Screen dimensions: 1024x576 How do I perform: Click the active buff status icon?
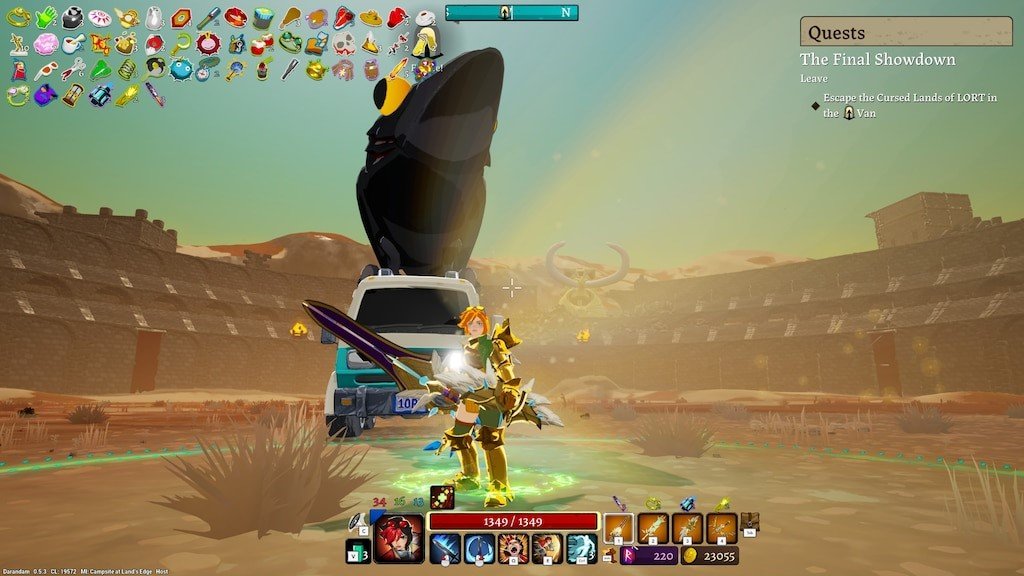click(442, 496)
